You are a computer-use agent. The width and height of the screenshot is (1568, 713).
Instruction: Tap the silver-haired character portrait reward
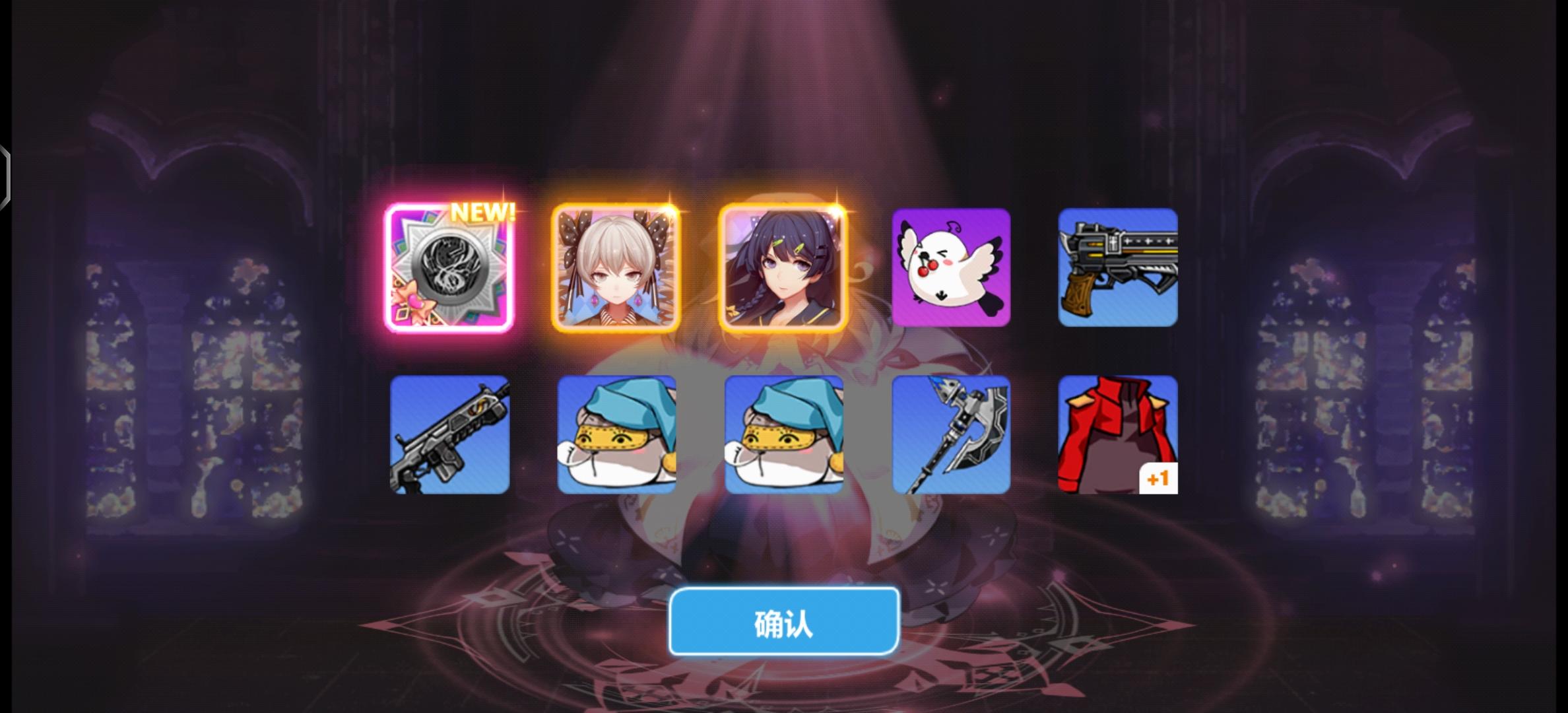point(617,269)
